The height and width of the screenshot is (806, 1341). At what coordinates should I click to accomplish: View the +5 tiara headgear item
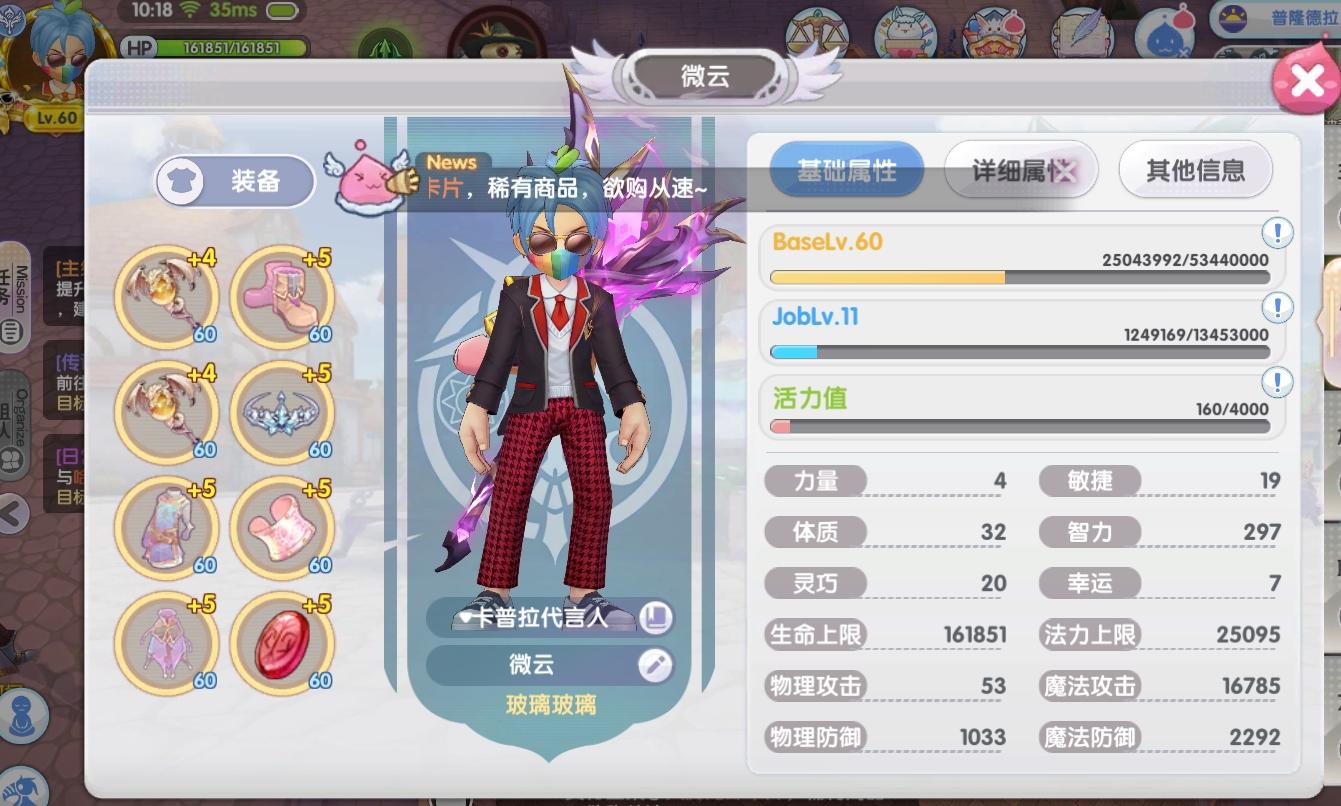click(x=281, y=412)
